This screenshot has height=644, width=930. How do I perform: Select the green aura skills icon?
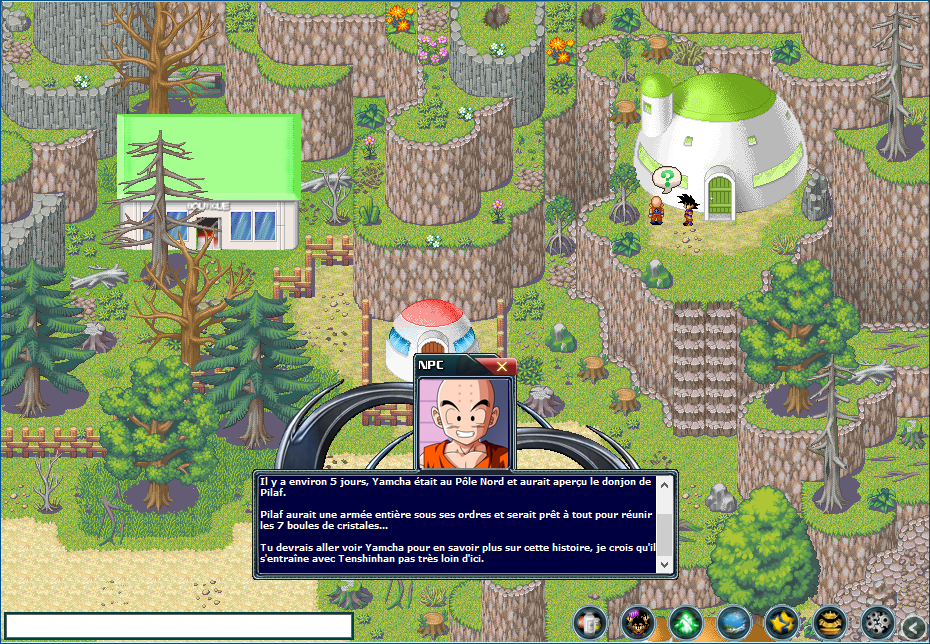click(x=684, y=623)
